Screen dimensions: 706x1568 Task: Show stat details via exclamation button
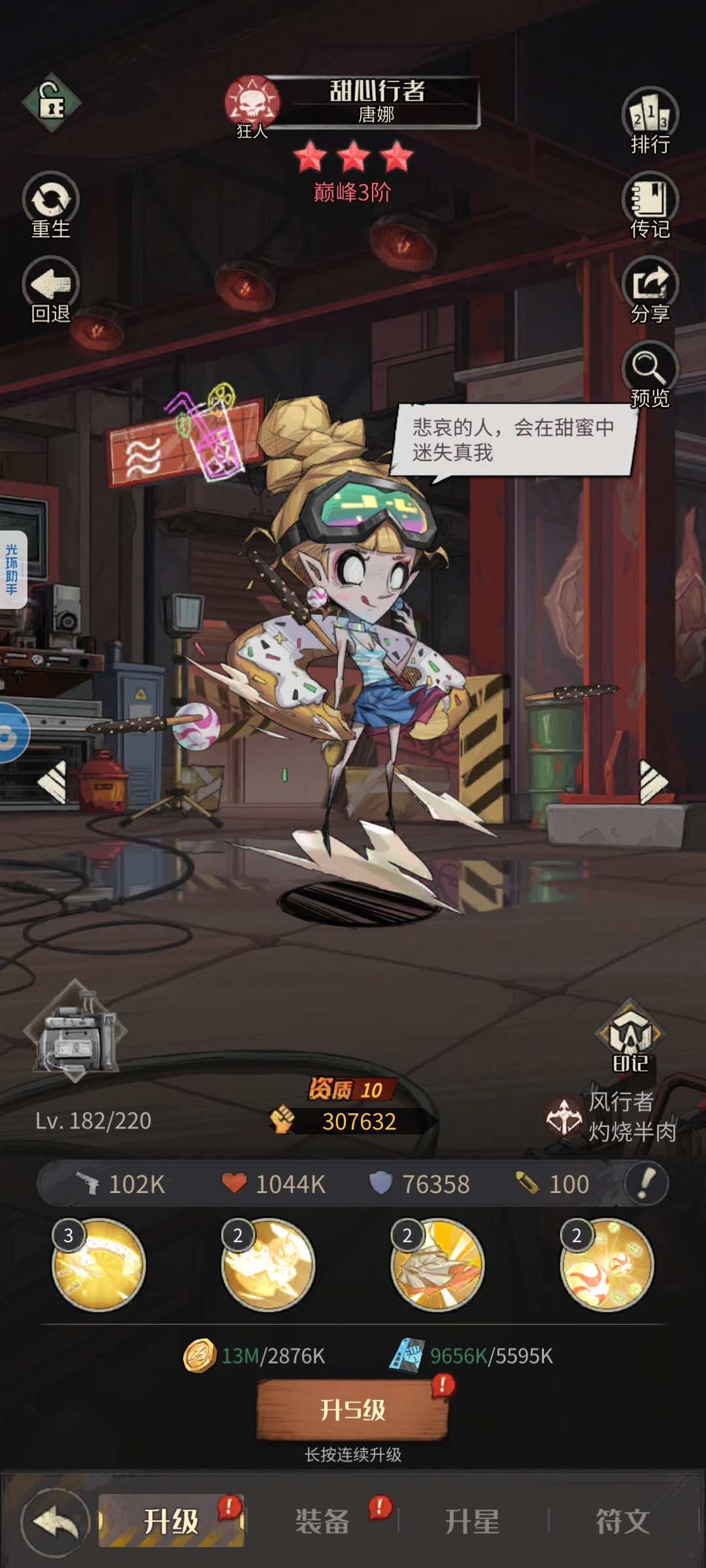646,1183
